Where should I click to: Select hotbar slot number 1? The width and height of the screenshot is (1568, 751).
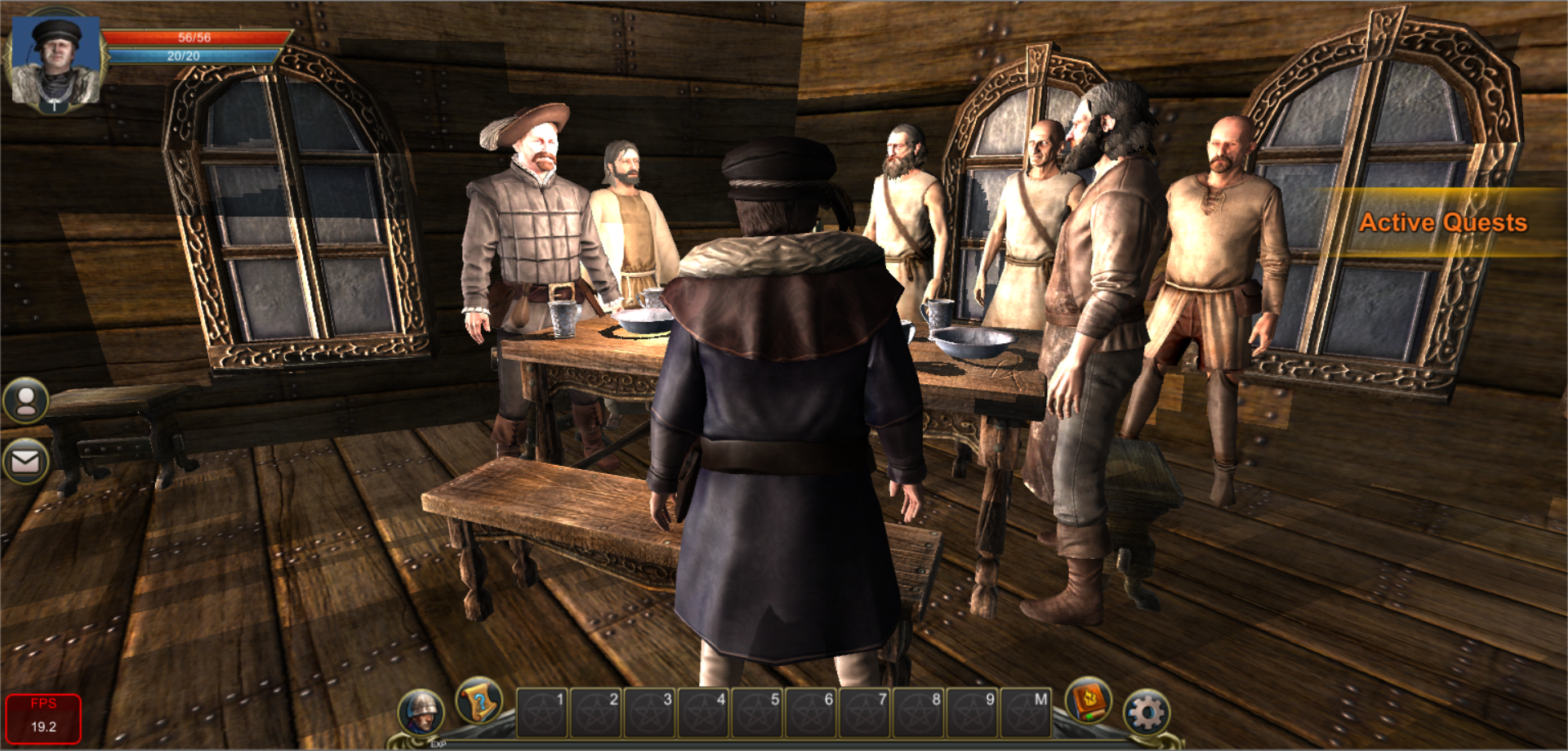coord(542,713)
